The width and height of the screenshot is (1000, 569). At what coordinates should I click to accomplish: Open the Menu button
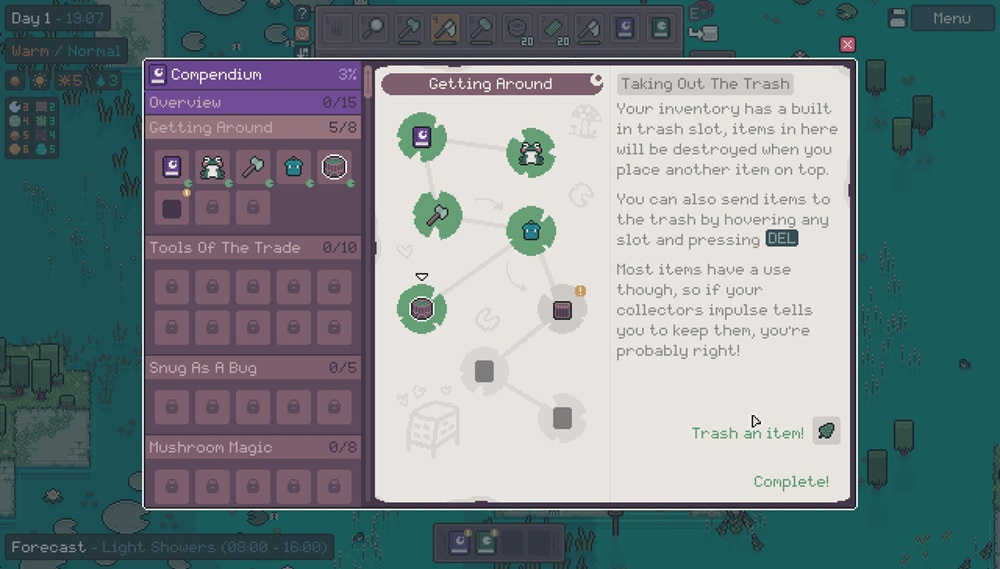coord(951,18)
